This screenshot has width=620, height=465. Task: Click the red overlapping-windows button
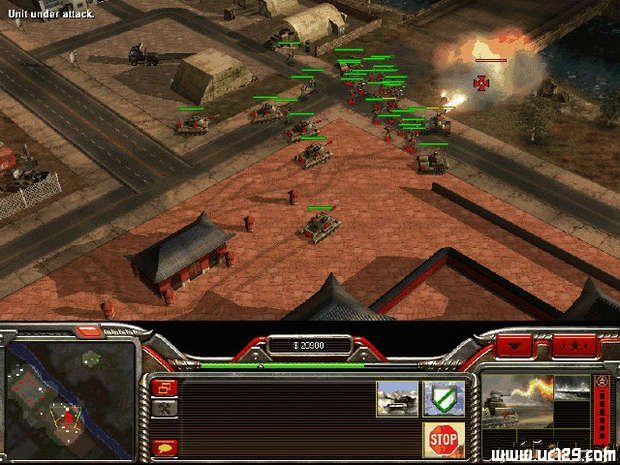[166, 387]
